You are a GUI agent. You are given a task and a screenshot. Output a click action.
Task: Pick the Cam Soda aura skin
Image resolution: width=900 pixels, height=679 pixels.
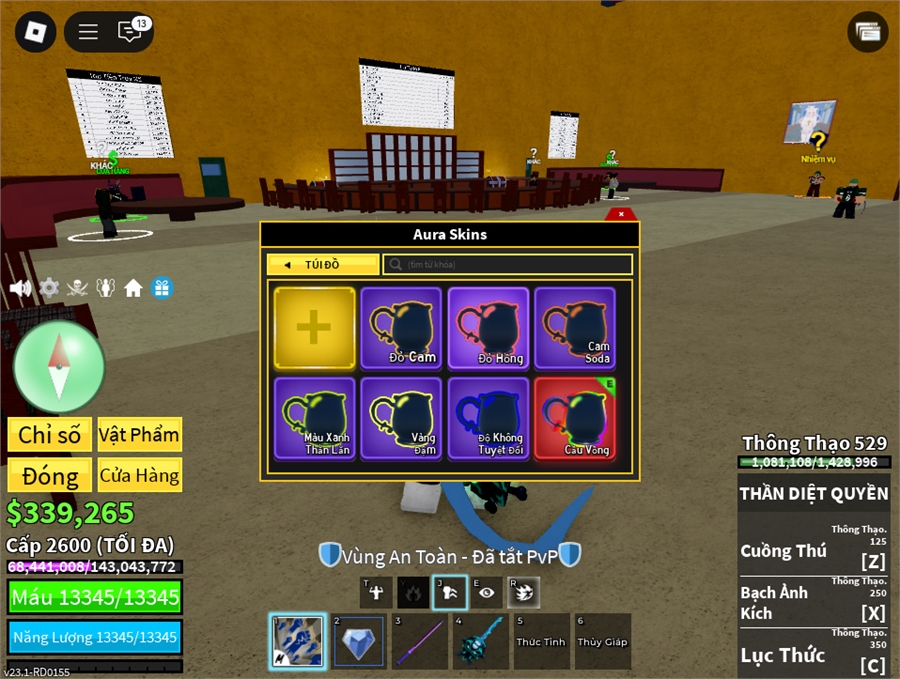click(575, 328)
